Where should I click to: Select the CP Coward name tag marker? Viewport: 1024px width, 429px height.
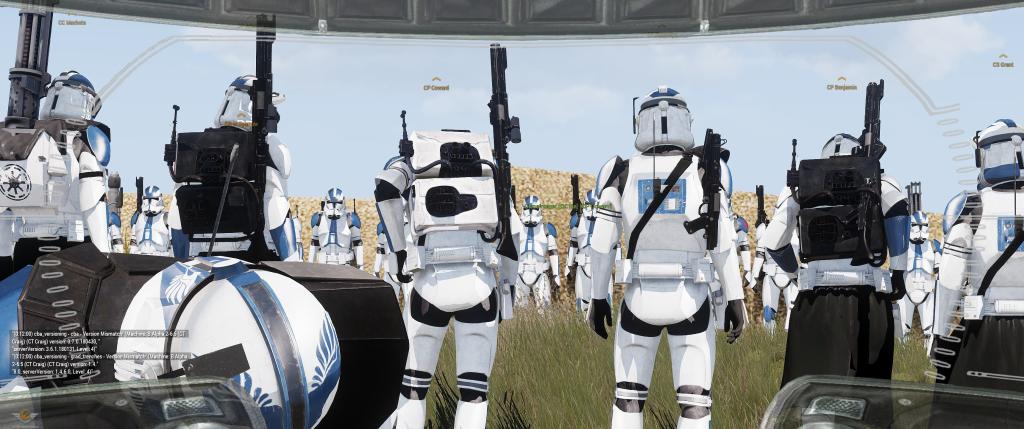[x=435, y=86]
